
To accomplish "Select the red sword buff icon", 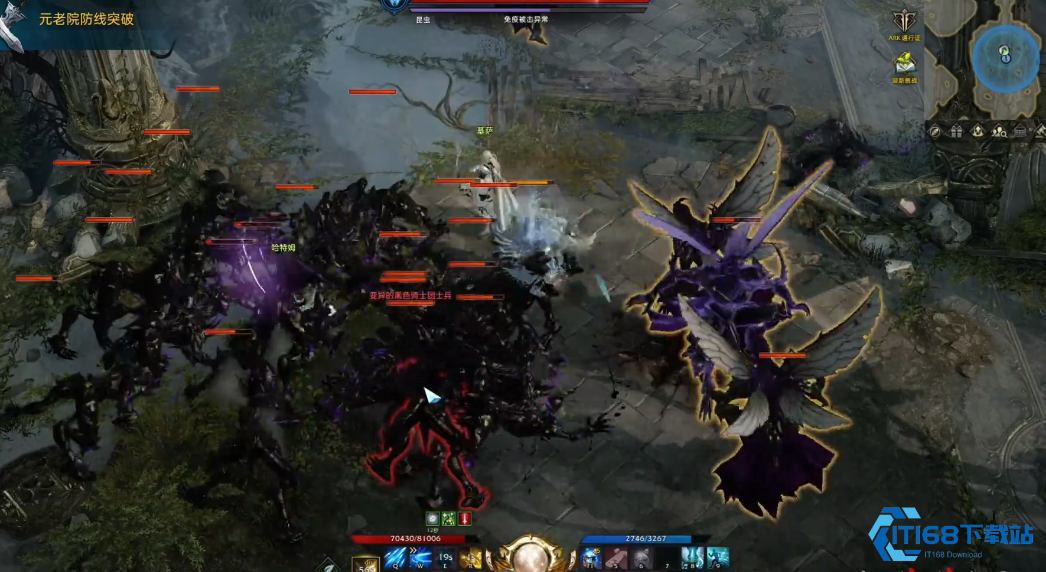I will (465, 518).
